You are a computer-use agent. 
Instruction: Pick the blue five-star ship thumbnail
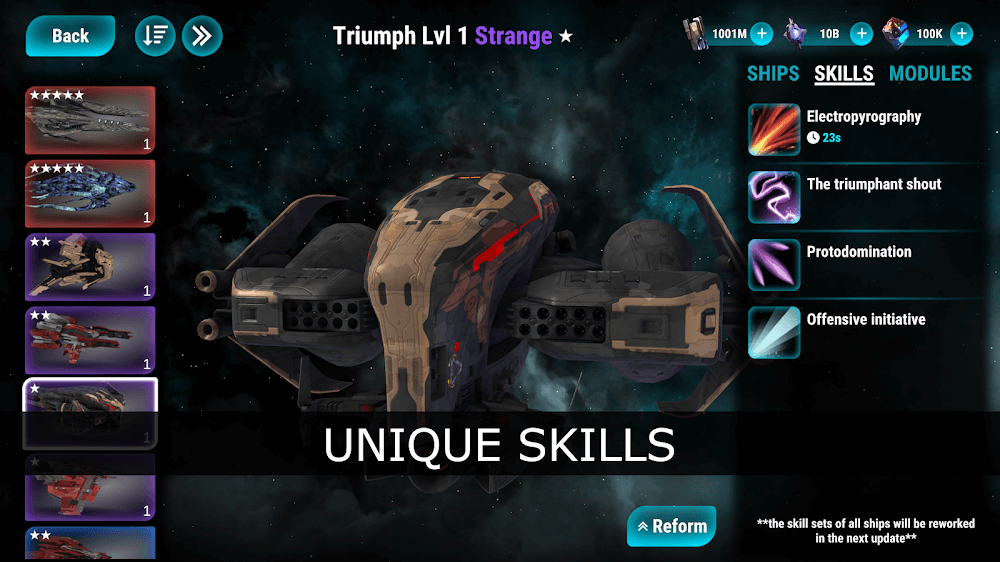click(x=90, y=193)
